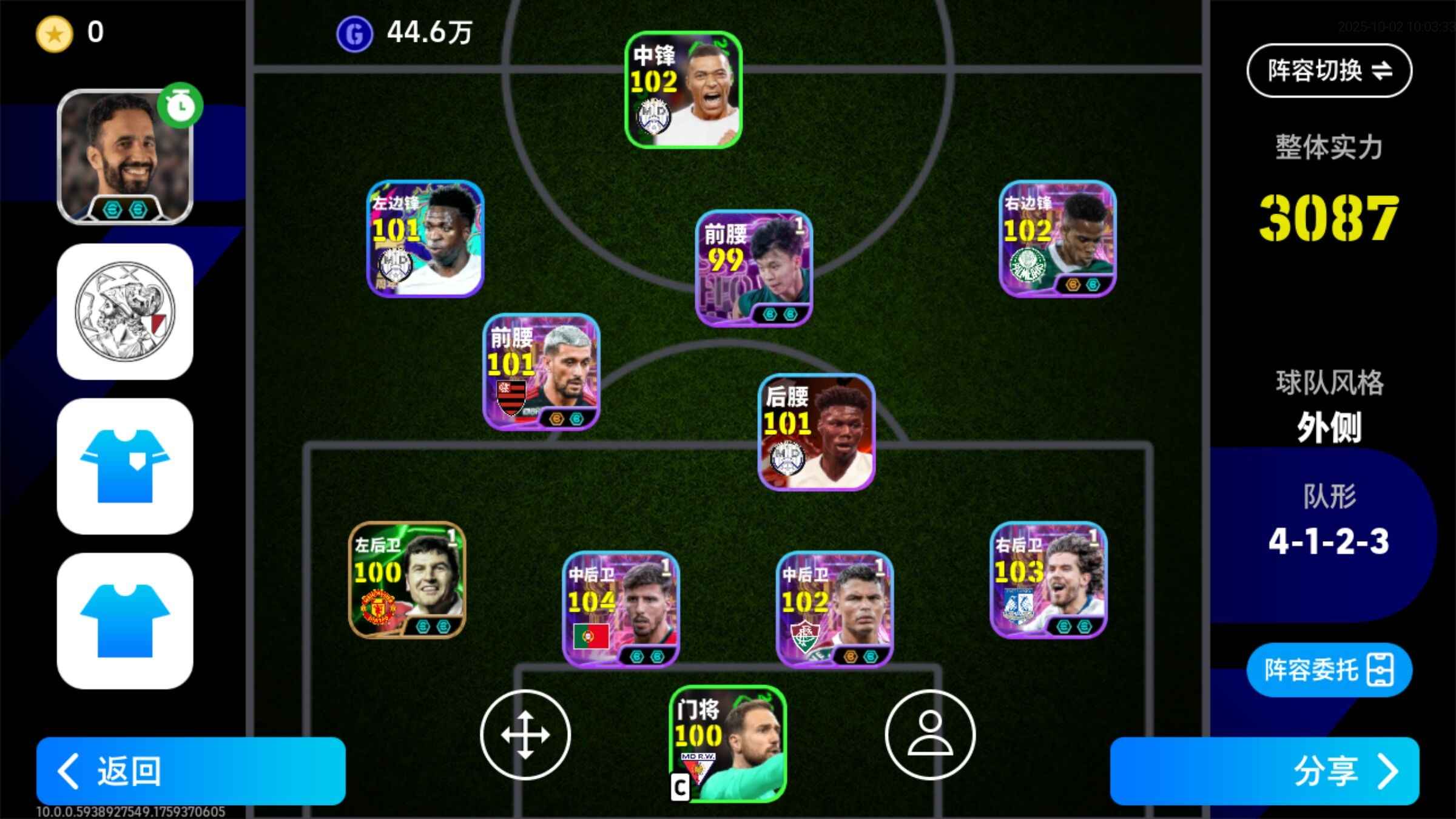Open the plain blue shirt tile

point(125,620)
